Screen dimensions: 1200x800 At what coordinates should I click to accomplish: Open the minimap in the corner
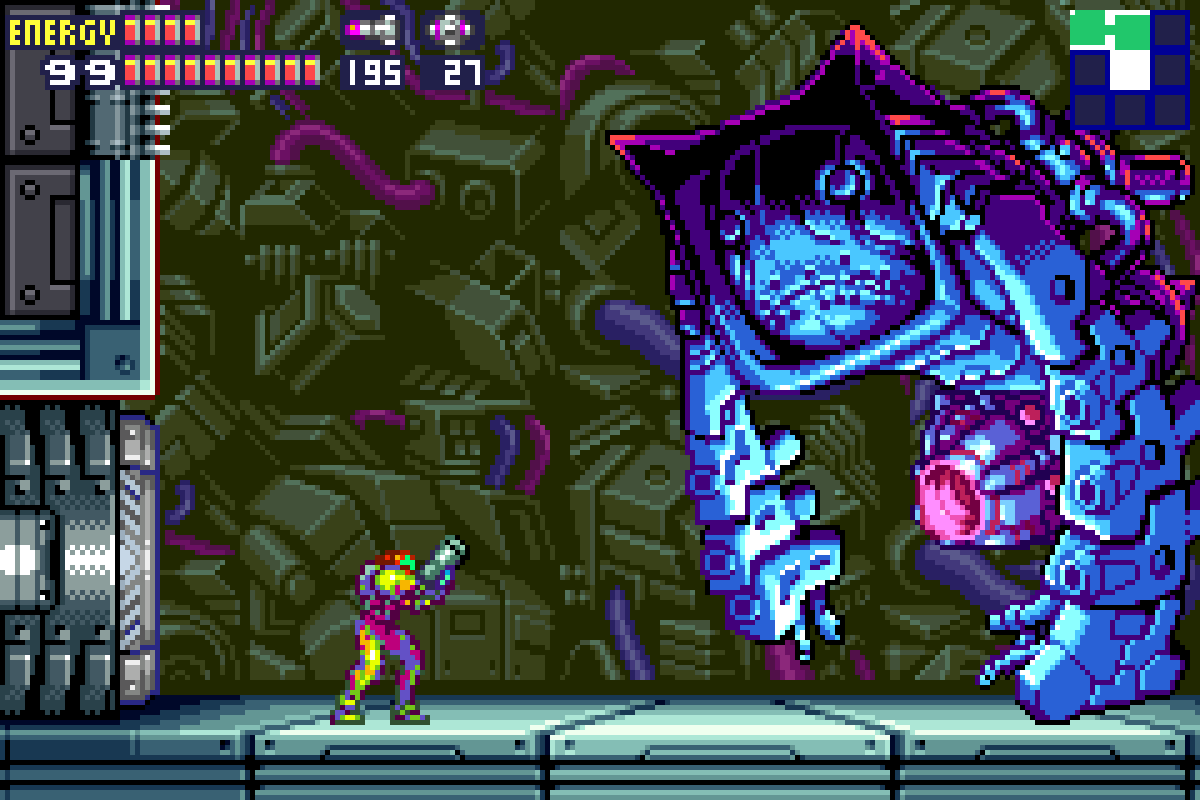coord(1128,68)
